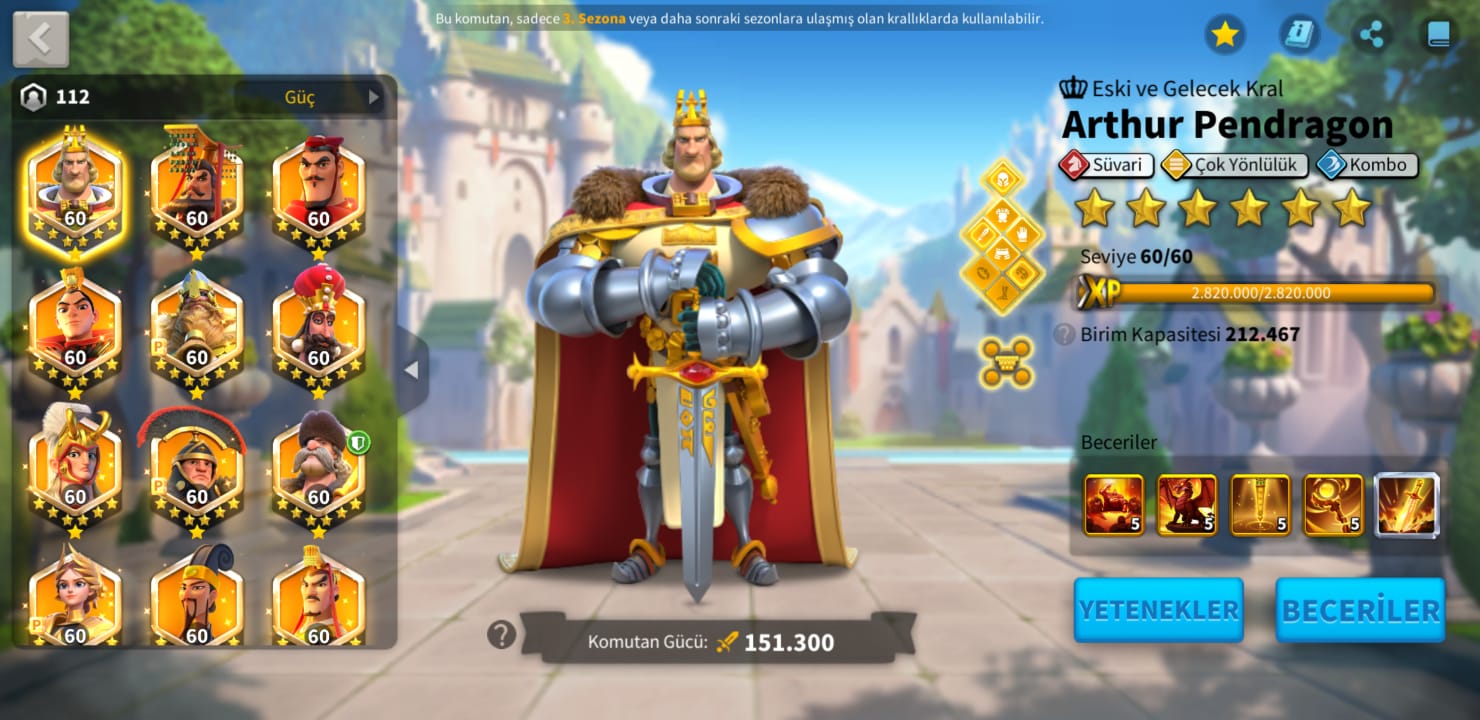Screen dimensions: 1480x720
Task: Select the Kombo specialty tag
Action: (1366, 165)
